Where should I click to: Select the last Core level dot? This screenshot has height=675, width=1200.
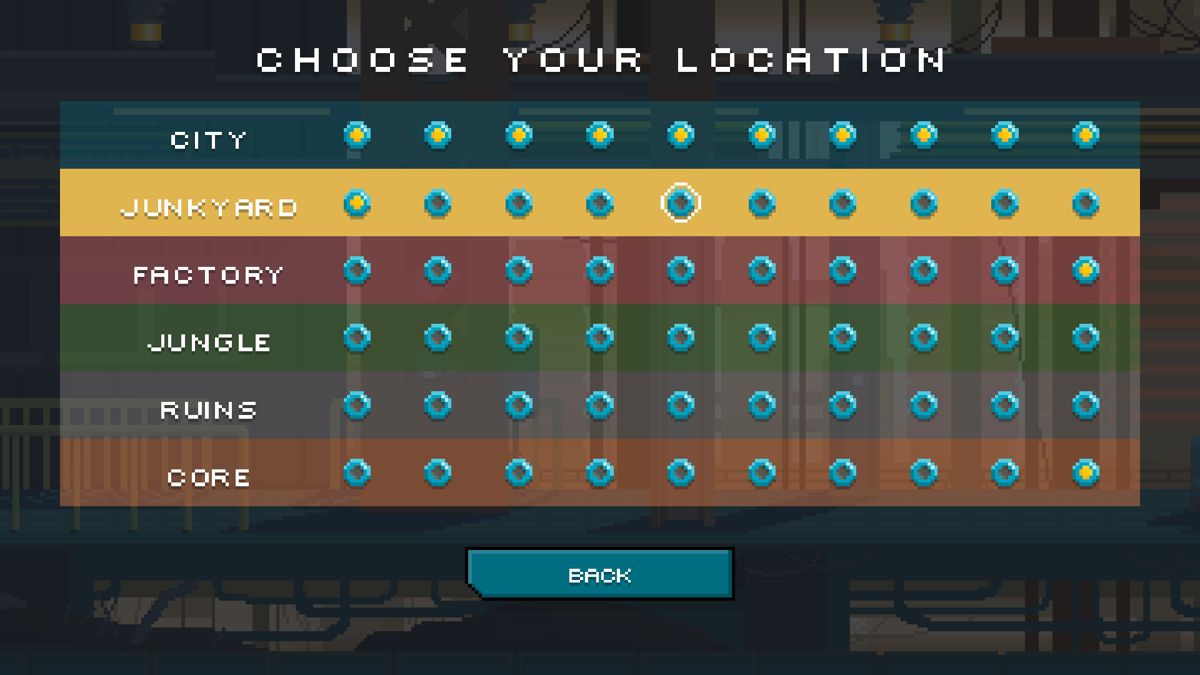coord(1085,472)
